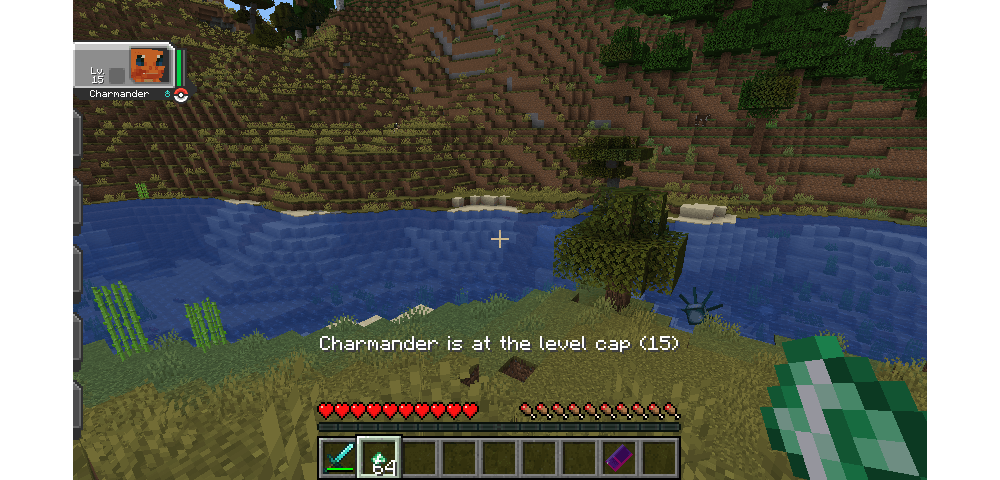This screenshot has width=1000, height=480.
Task: Choose Charmander's party portrait
Action: click(147, 67)
